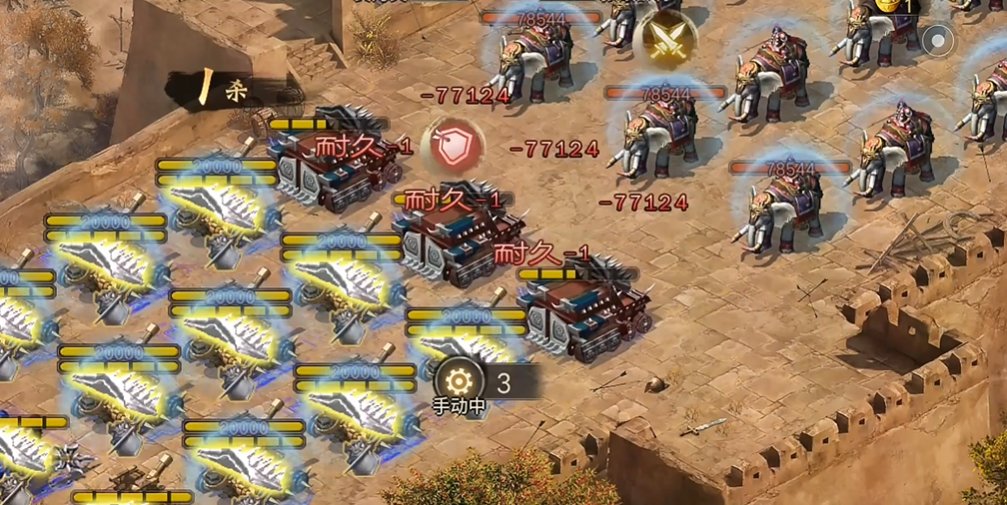This screenshot has height=505, width=1007.
Task: Click the gold coin icon
Action: 889,5
